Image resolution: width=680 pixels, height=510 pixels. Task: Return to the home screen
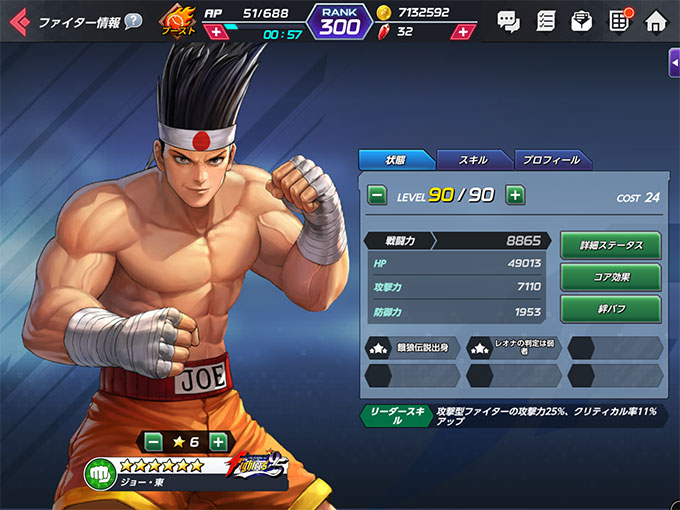[656, 20]
